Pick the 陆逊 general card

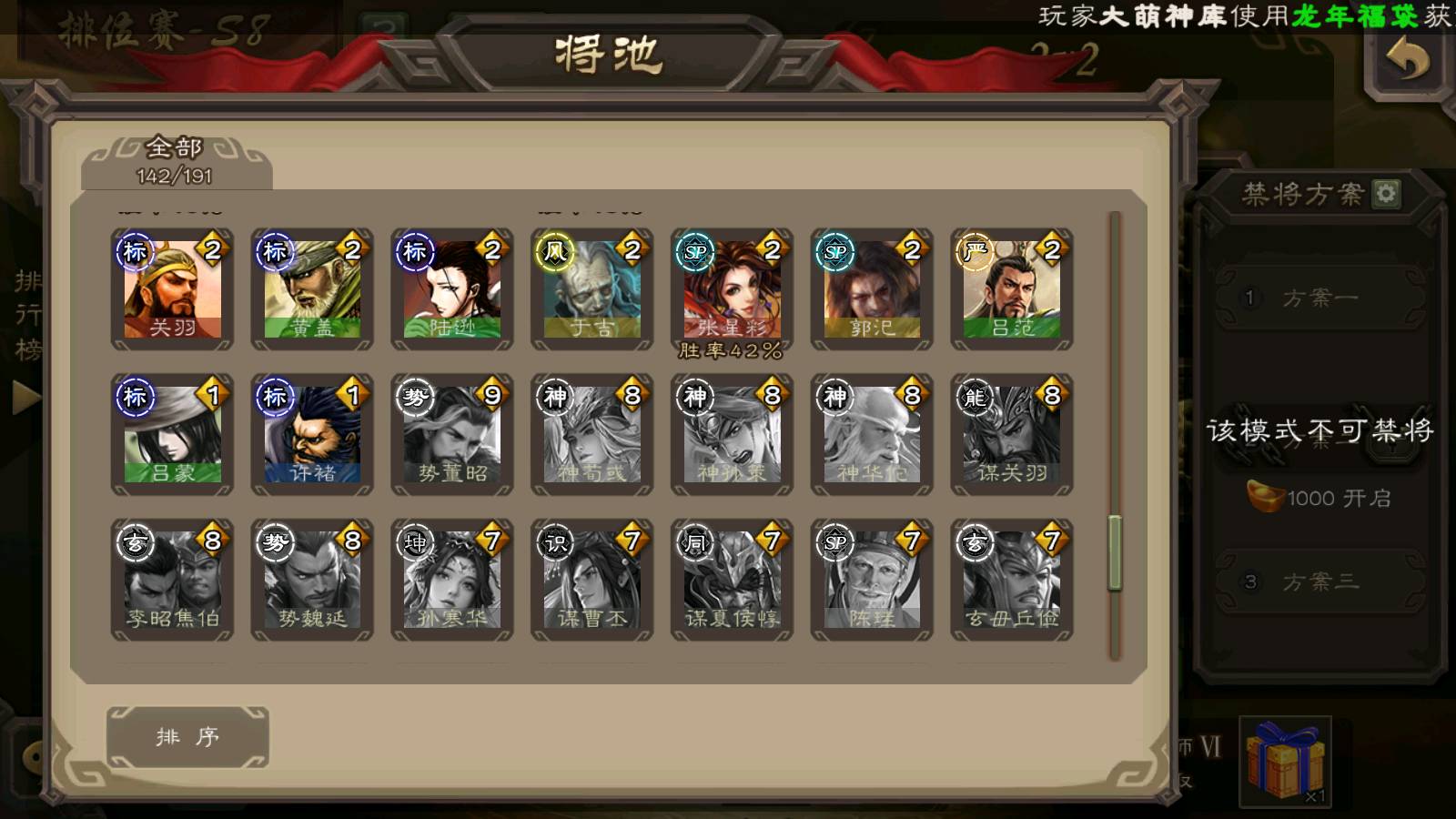(x=452, y=289)
